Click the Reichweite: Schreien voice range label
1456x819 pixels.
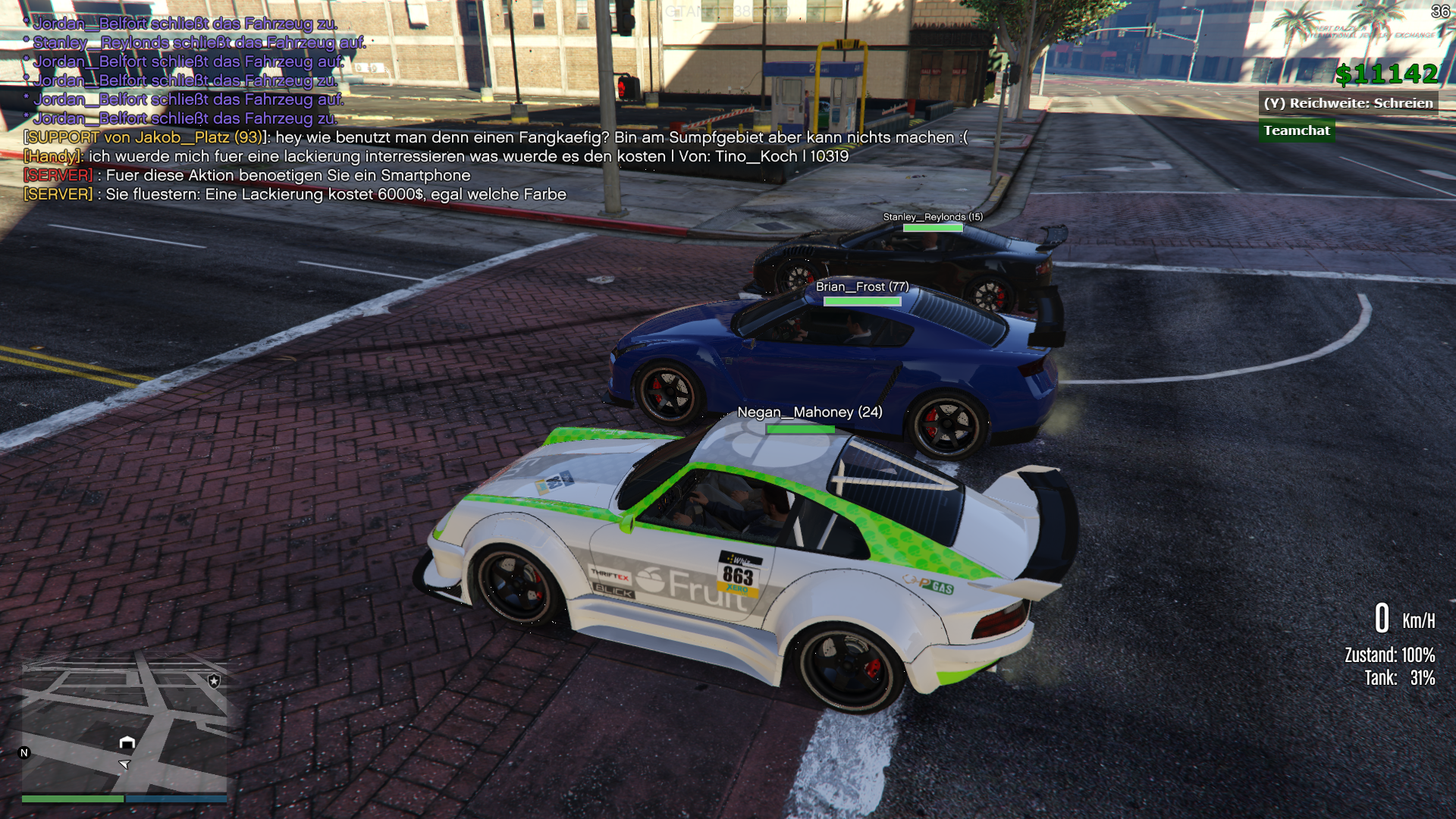(1348, 103)
